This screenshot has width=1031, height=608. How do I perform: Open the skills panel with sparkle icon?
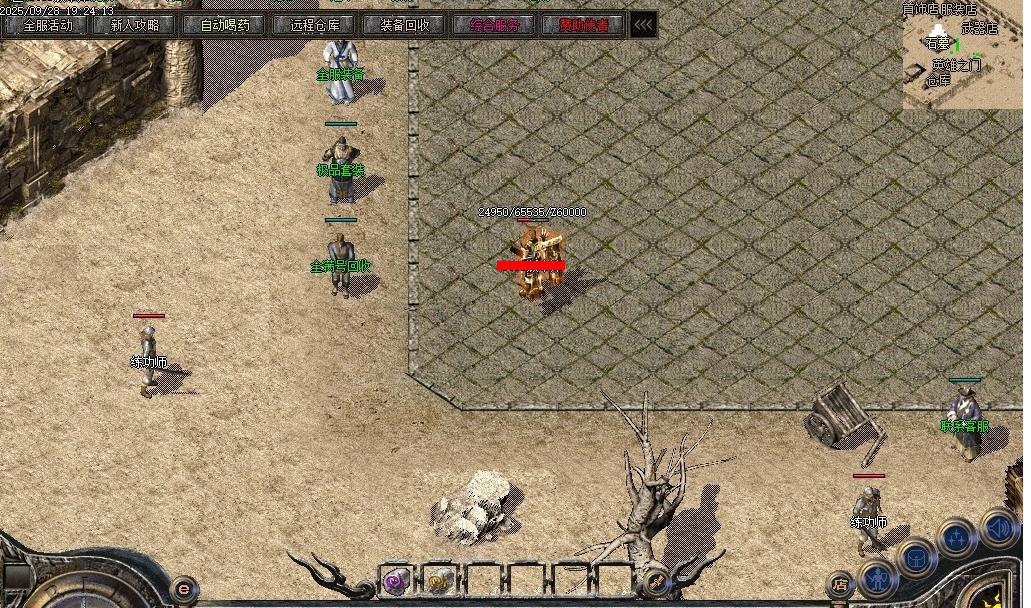click(x=957, y=537)
